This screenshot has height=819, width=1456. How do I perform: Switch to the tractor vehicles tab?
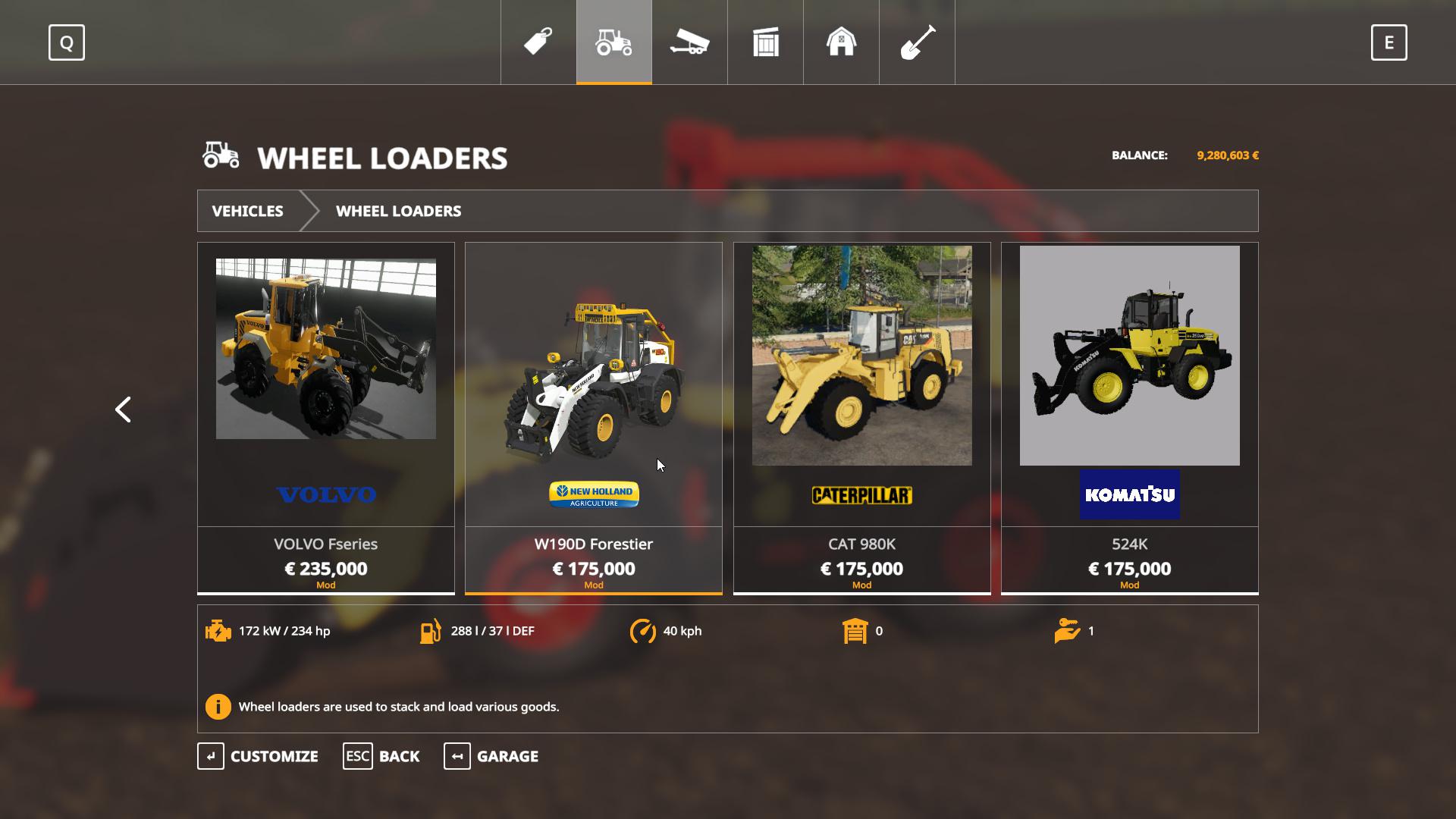pyautogui.click(x=614, y=42)
